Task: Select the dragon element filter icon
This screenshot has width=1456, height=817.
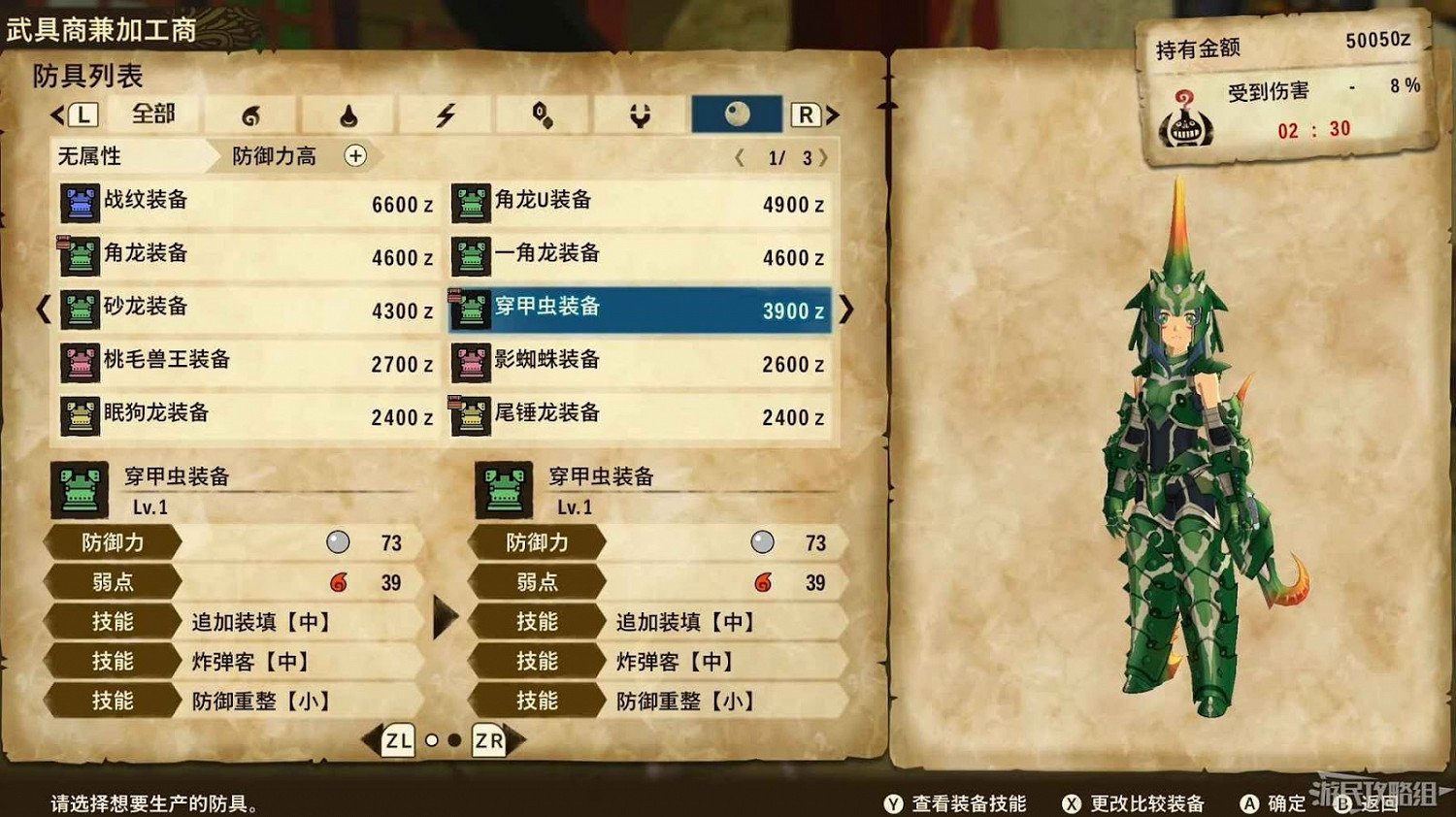Action: pyautogui.click(x=638, y=114)
